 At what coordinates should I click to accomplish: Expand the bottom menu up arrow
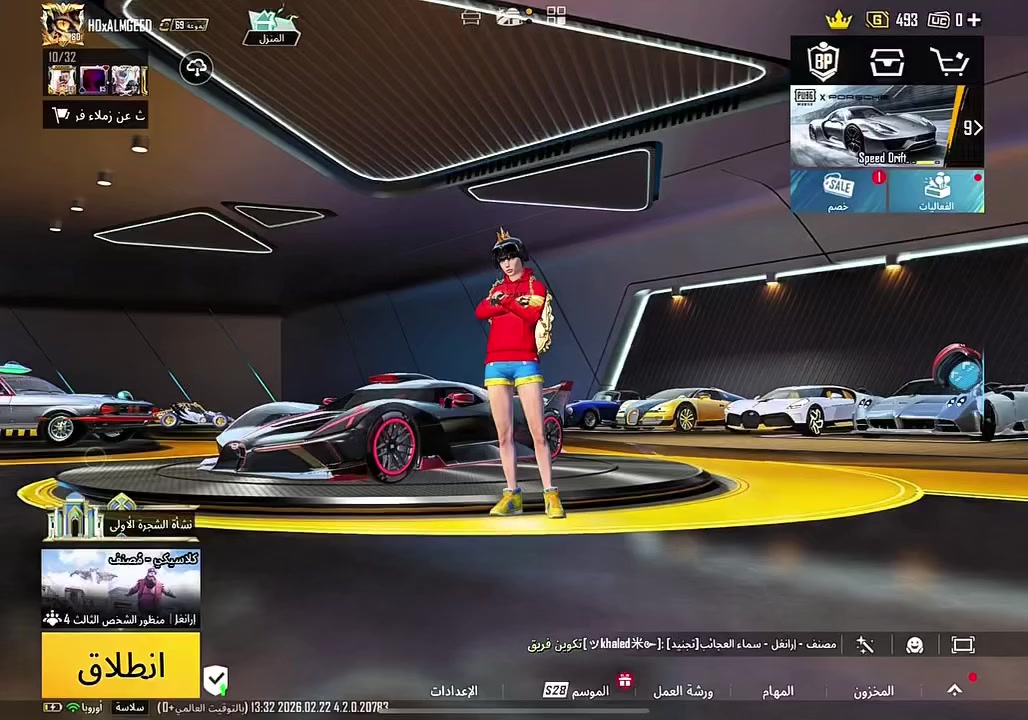(955, 690)
